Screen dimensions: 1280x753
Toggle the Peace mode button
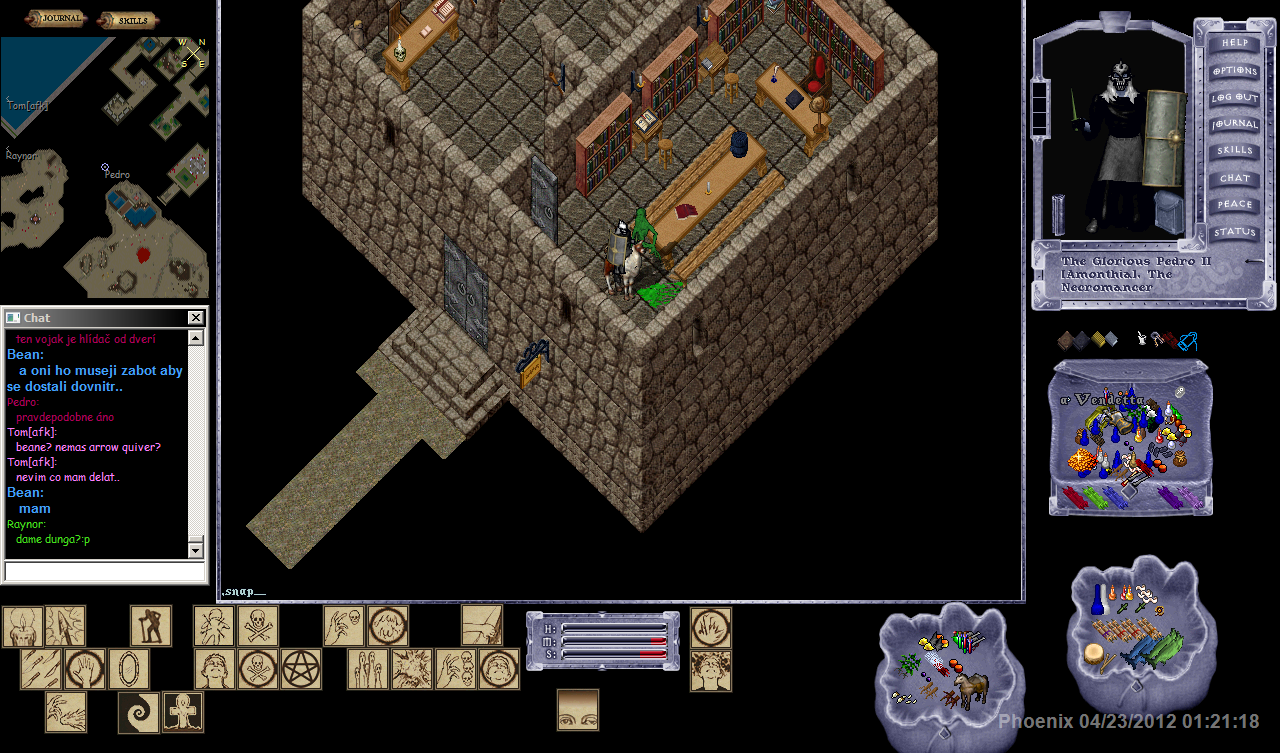[x=1234, y=205]
